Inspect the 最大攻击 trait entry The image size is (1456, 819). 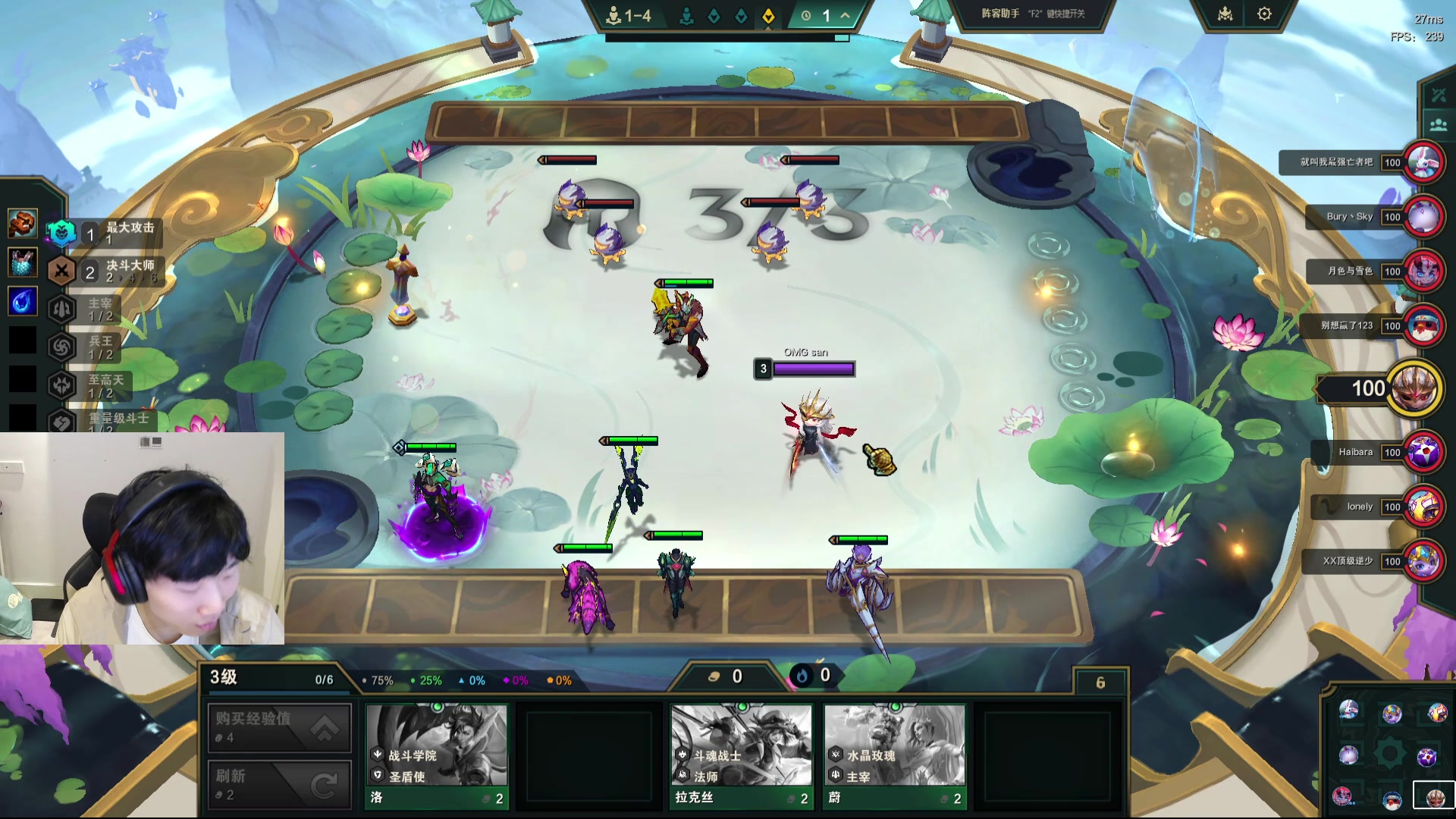tap(106, 233)
